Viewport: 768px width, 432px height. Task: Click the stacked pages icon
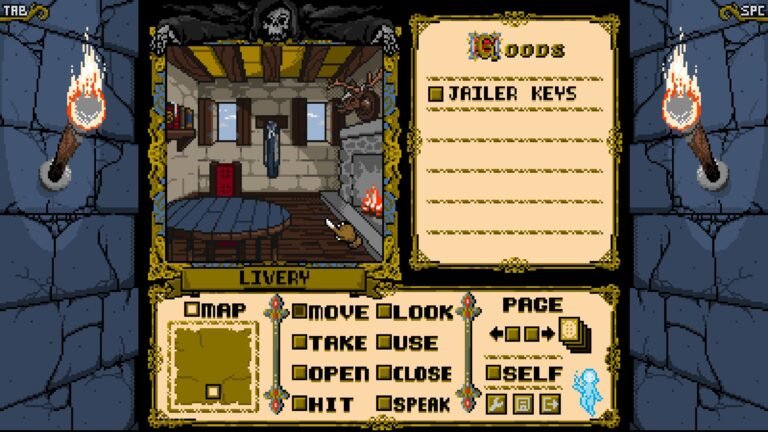574,333
